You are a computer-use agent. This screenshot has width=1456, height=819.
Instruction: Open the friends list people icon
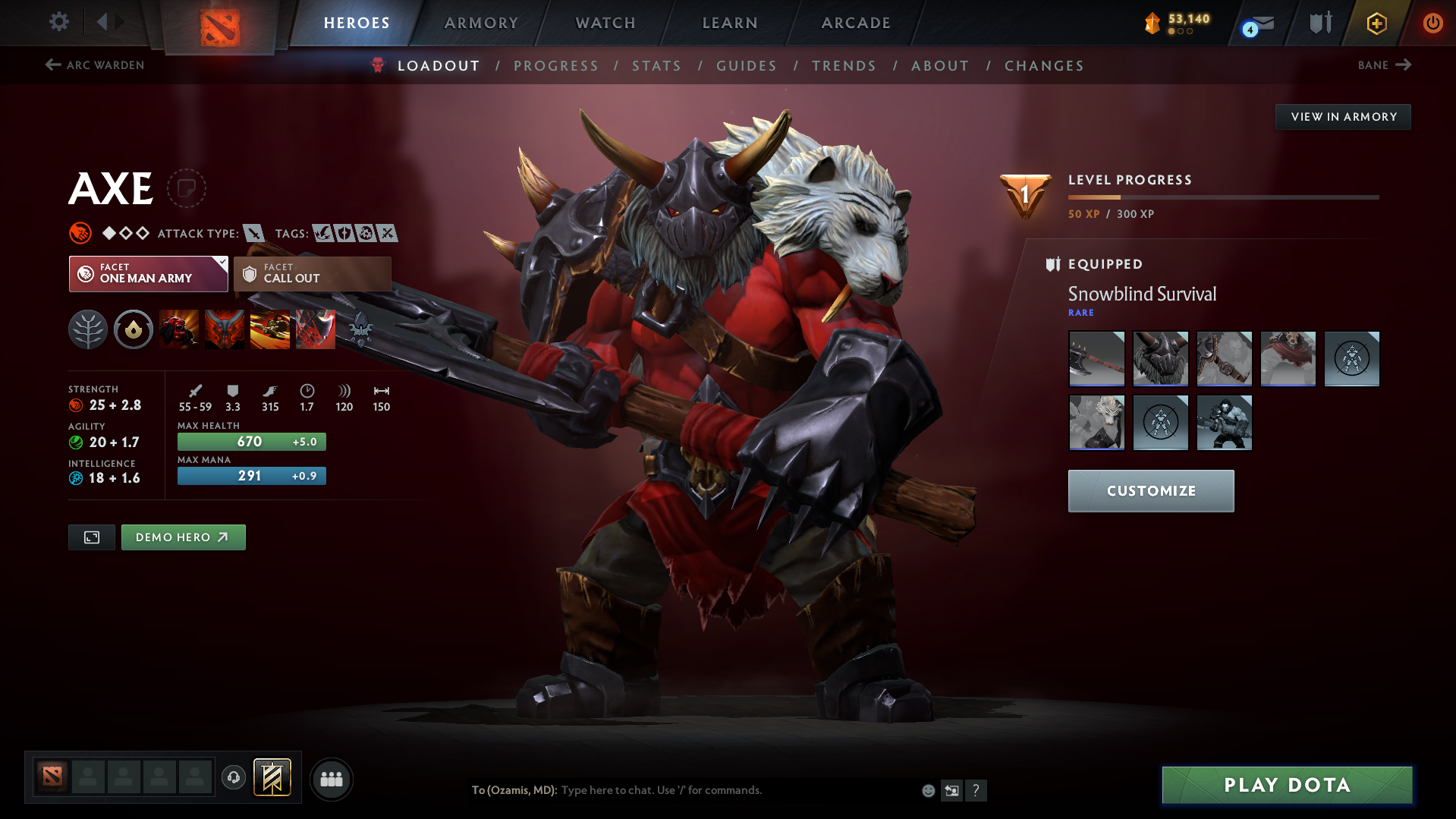[x=331, y=779]
